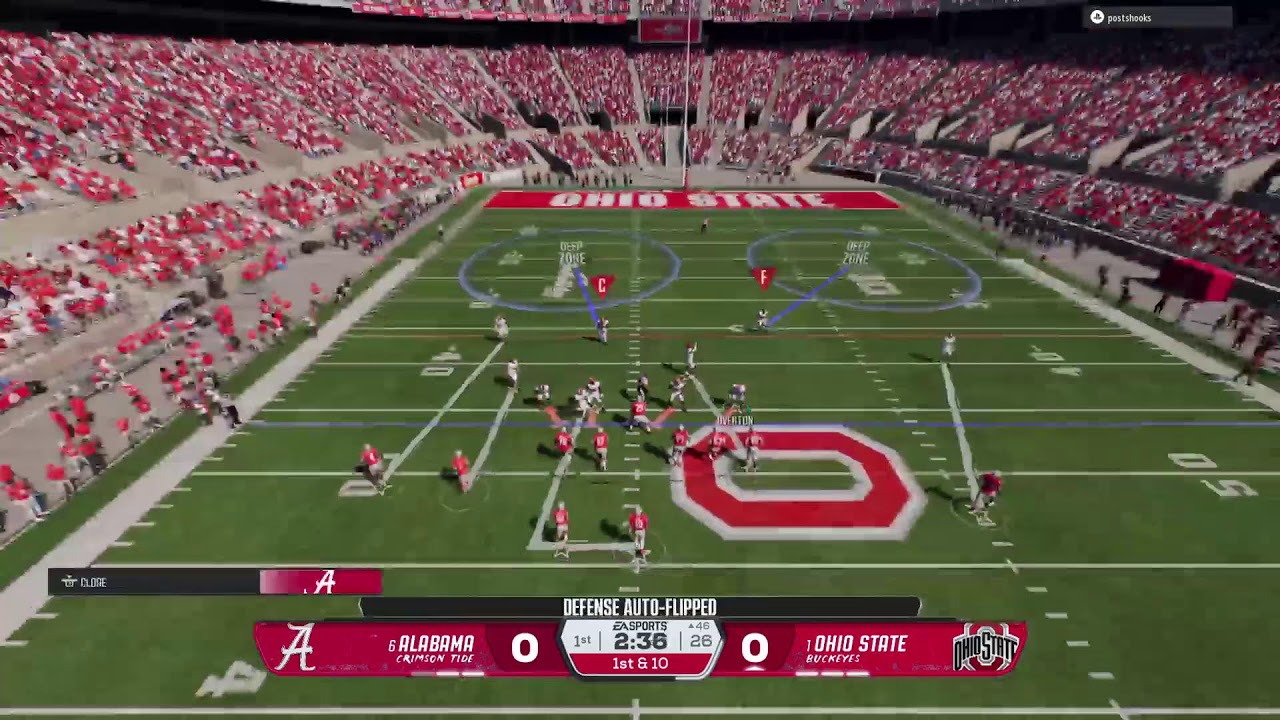Select the red F defender marker
Screen dimensions: 1280x720
pos(763,276)
